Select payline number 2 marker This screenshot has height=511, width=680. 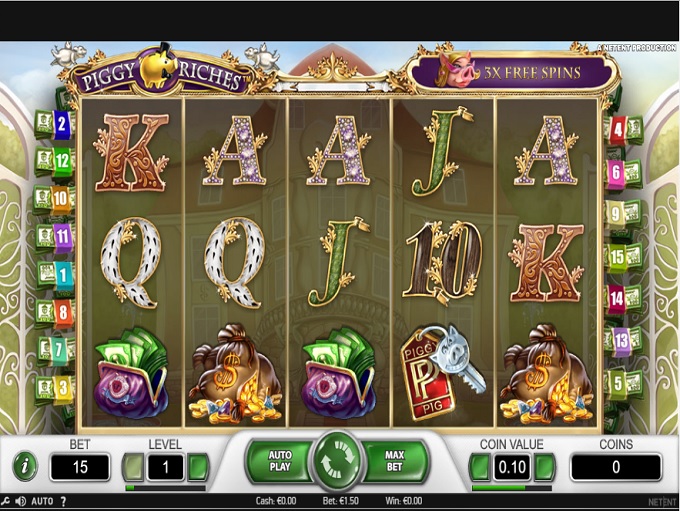pyautogui.click(x=62, y=124)
